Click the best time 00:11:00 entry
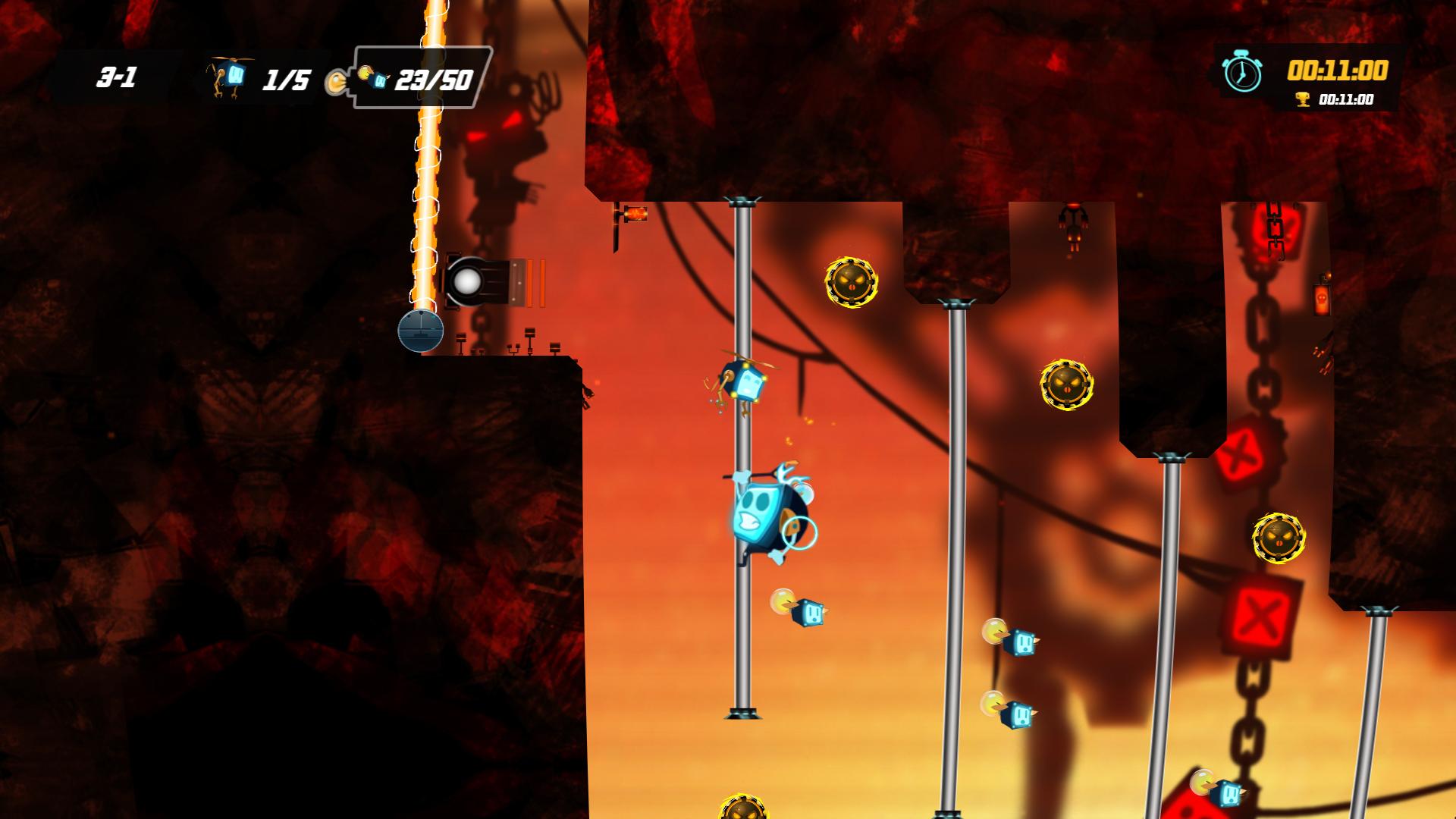 [1347, 99]
